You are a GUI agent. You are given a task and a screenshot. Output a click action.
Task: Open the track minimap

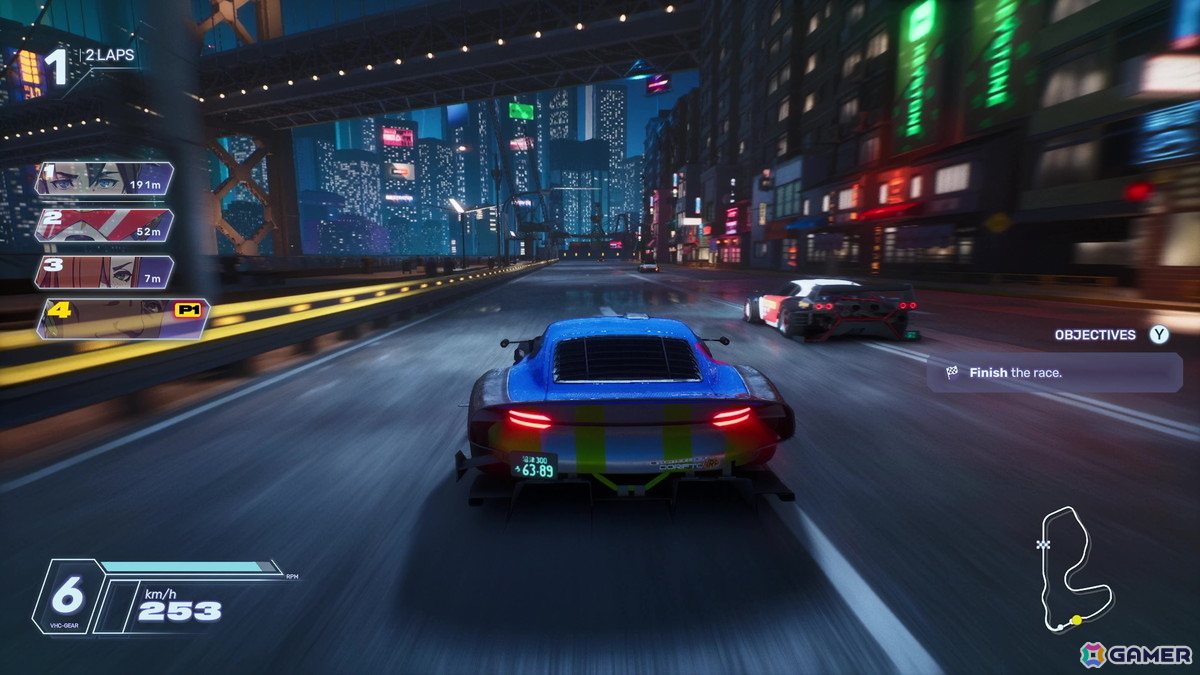point(1072,569)
